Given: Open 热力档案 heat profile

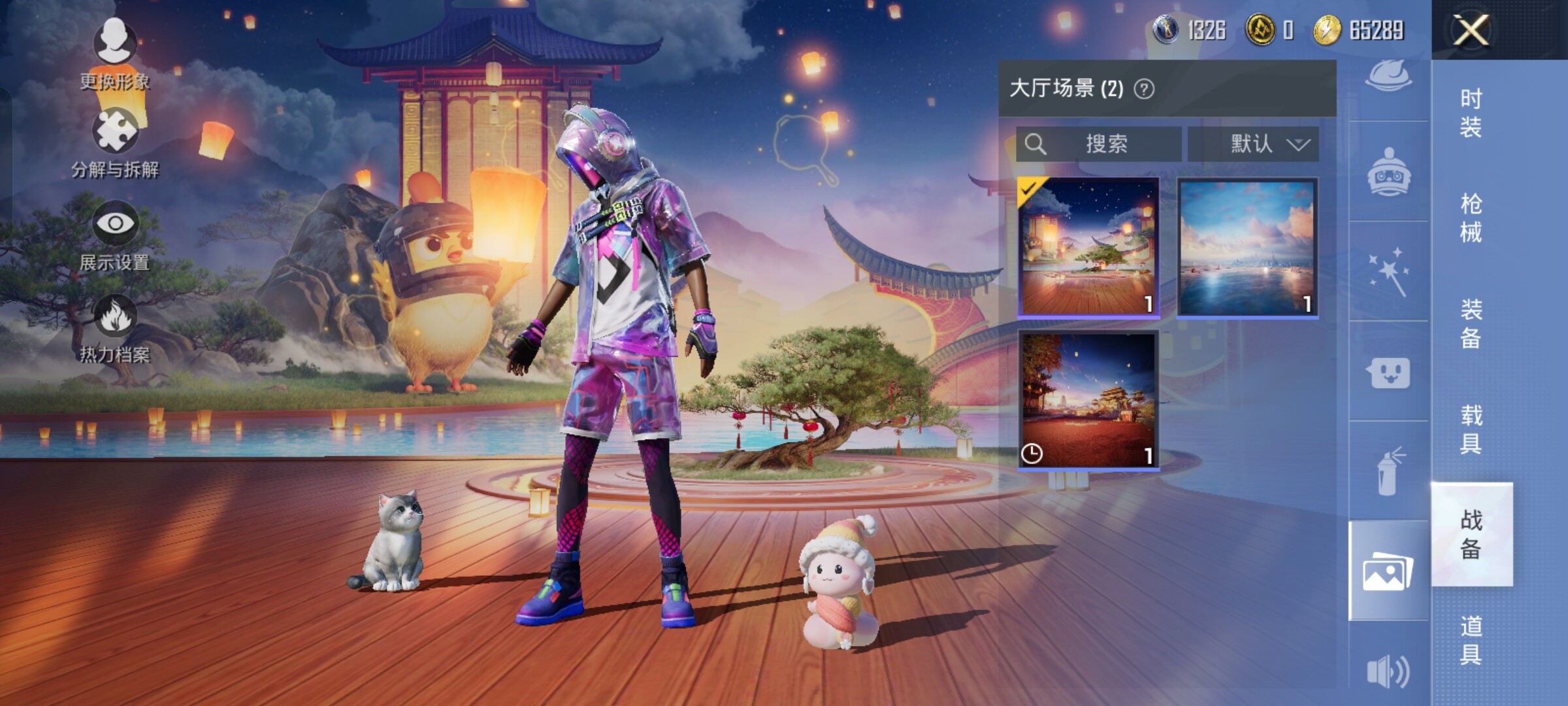Looking at the screenshot, I should click(115, 328).
